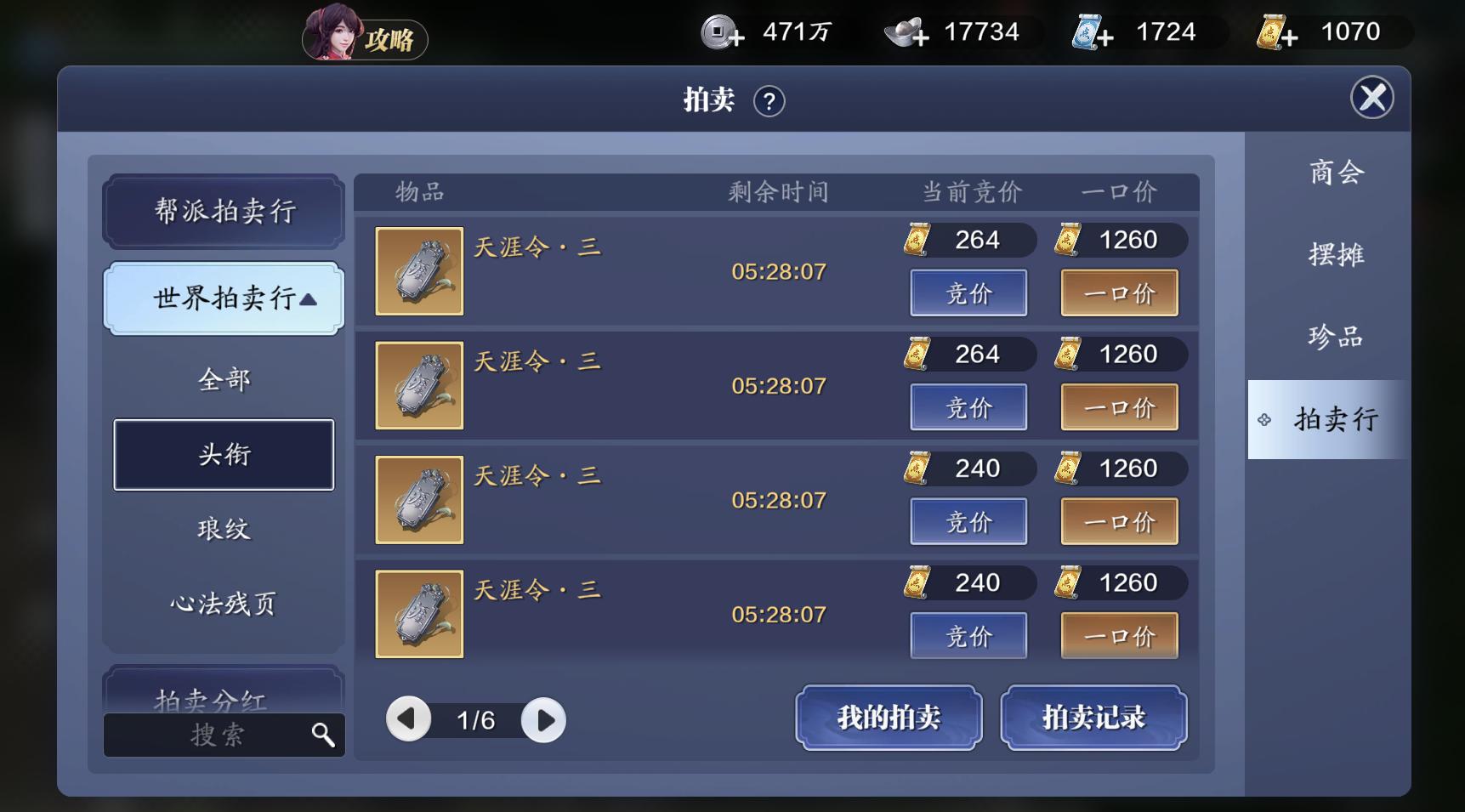Open 我的拍卖 to view my auctions
Viewport: 1465px width, 812px height.
(888, 718)
